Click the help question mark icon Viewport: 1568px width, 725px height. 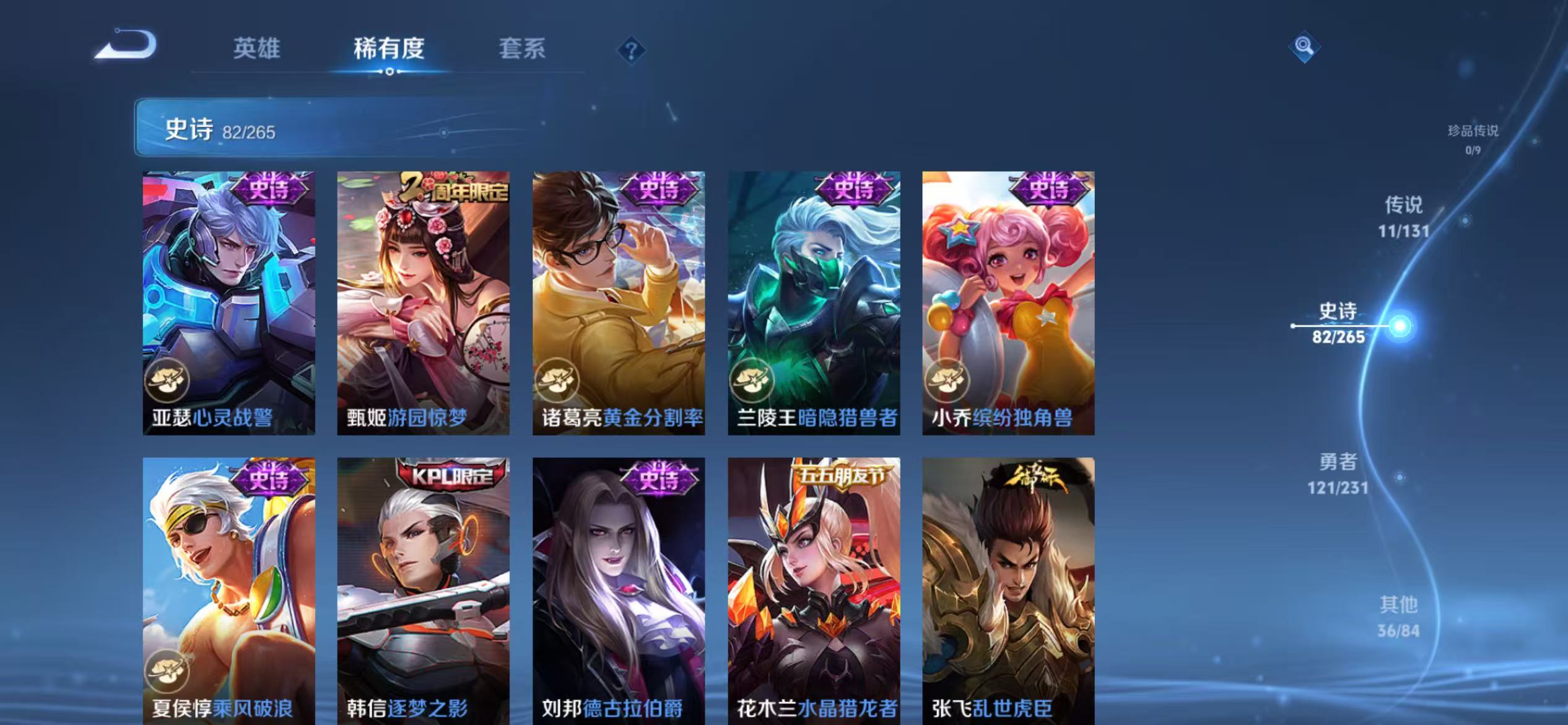pyautogui.click(x=630, y=52)
